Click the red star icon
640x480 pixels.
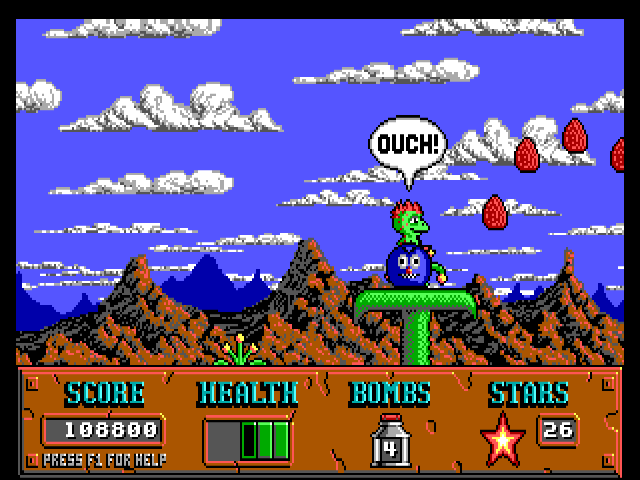503,438
